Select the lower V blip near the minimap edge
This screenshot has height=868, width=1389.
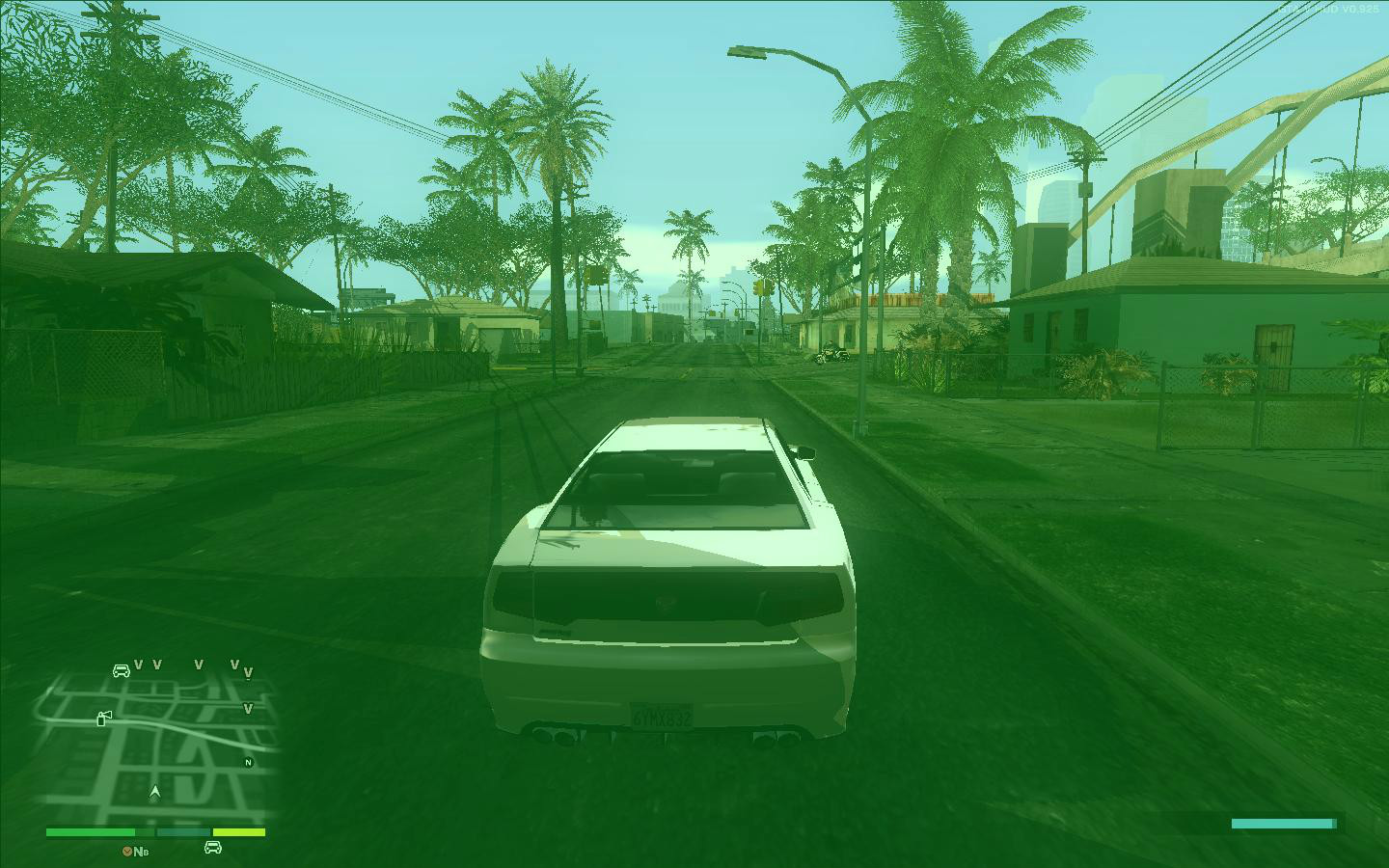[x=249, y=708]
